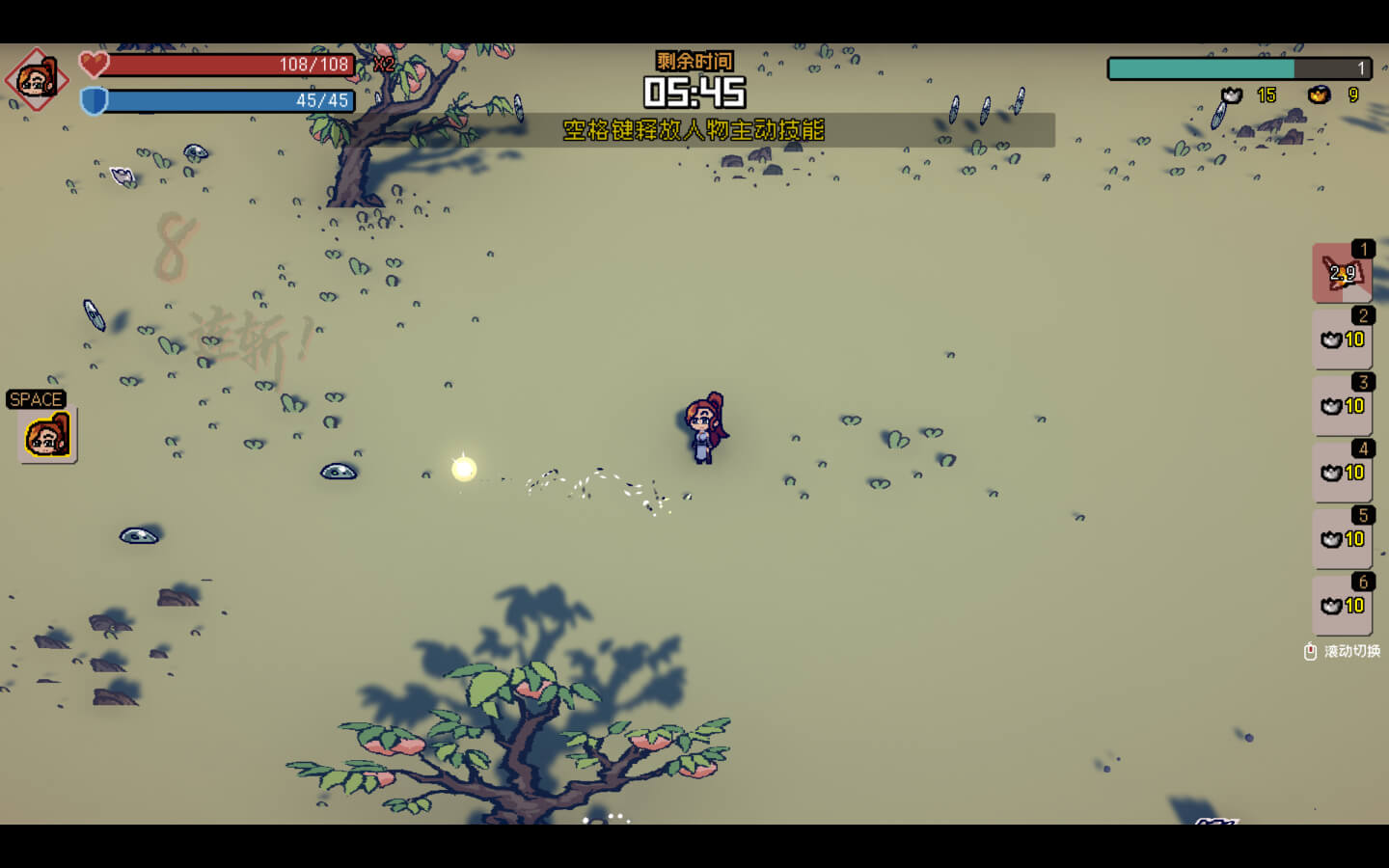Pick the locked slot numbered 4

[1341, 473]
